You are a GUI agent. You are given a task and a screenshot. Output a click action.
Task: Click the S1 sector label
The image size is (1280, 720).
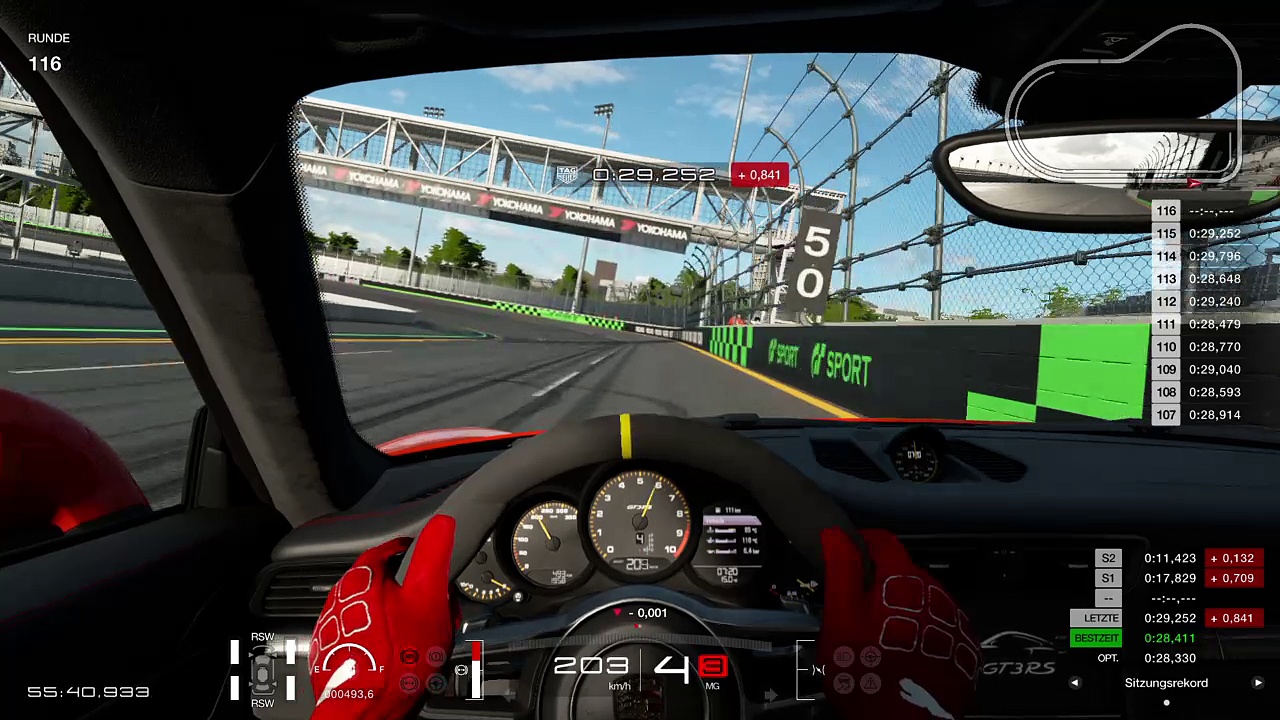(1108, 578)
